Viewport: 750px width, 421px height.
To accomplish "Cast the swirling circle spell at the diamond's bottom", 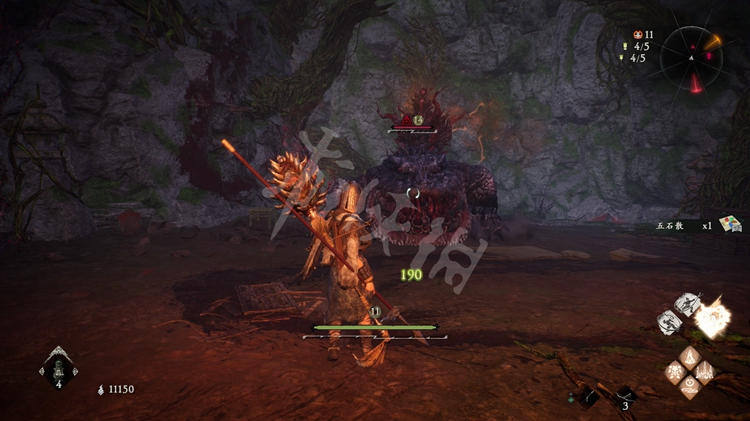I will 690,388.
